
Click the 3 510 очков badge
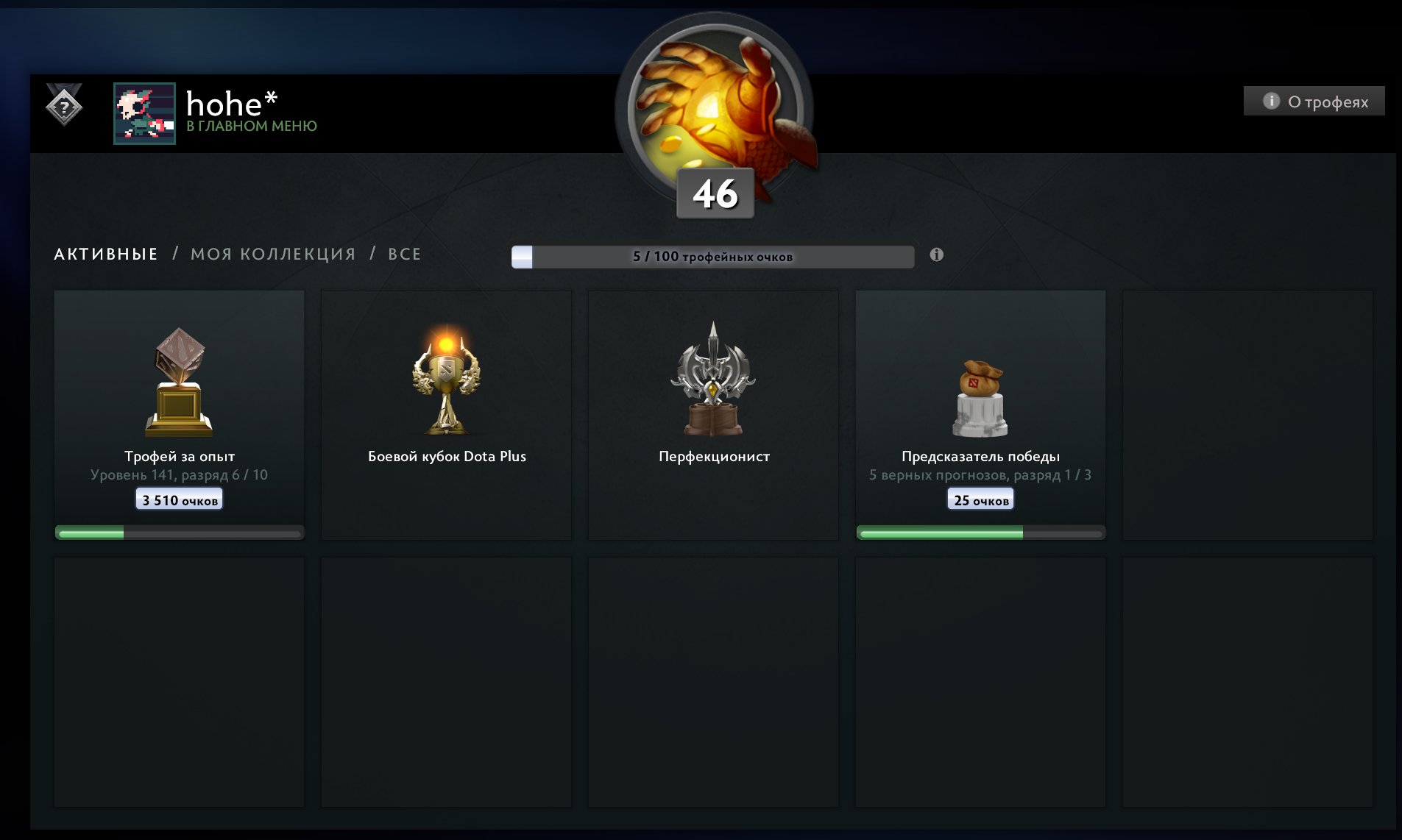pos(178,498)
